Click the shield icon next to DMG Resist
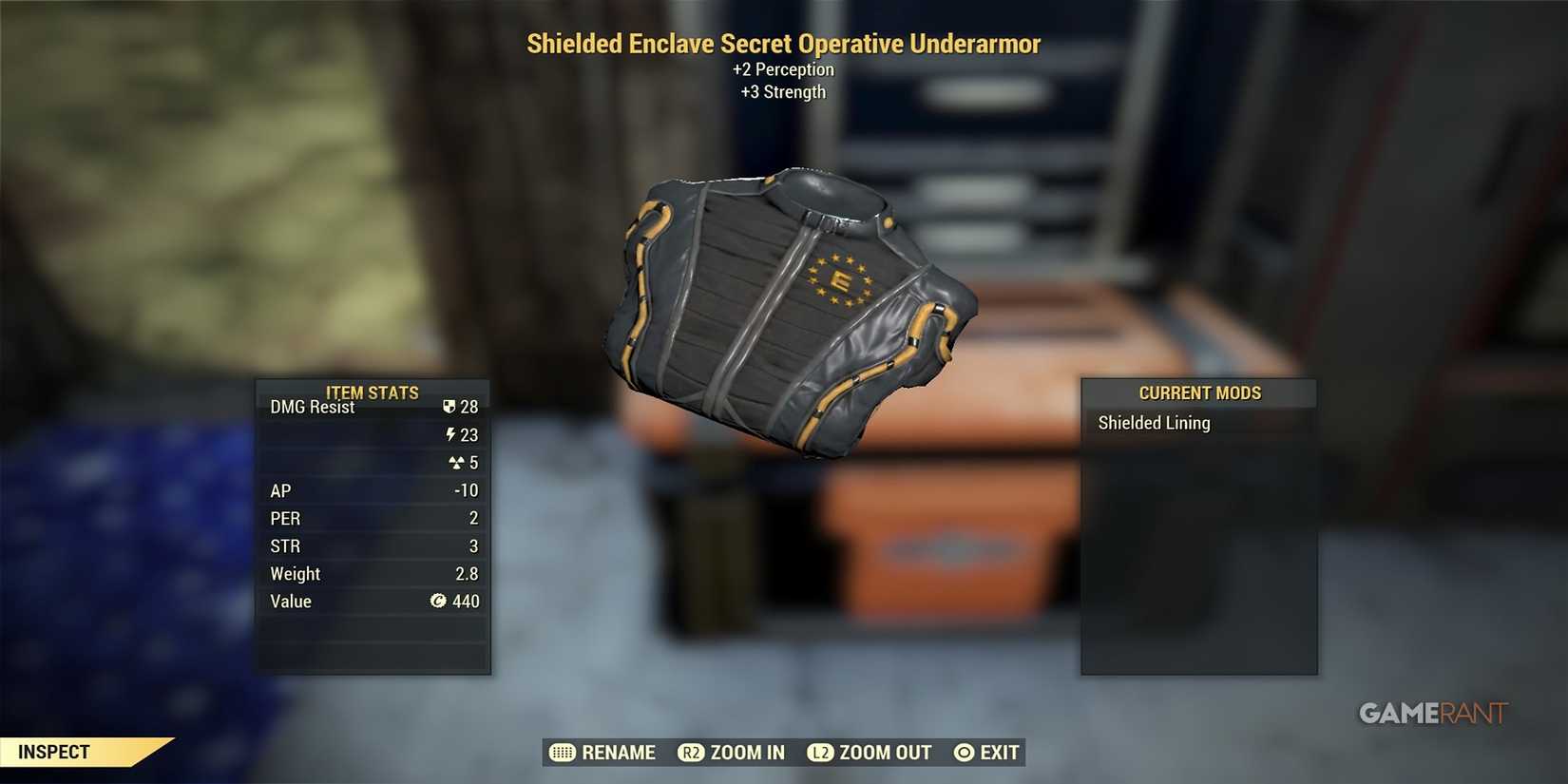Viewport: 1568px width, 784px height. (449, 406)
